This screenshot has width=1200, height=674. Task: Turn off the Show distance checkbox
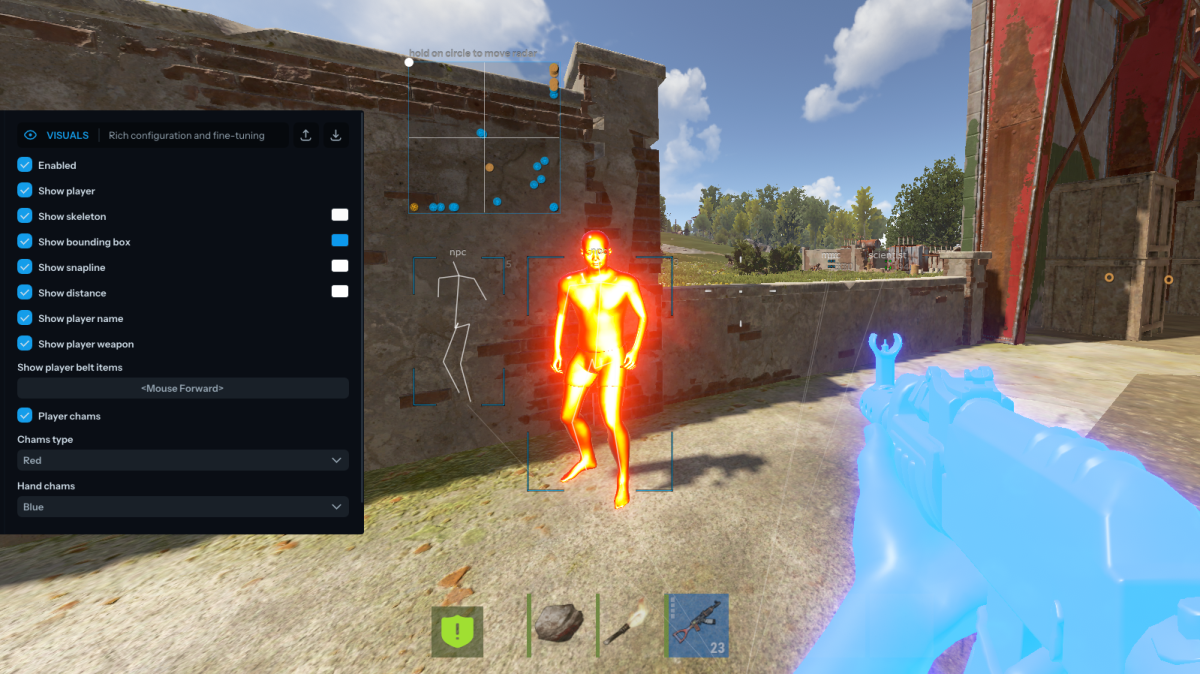(x=25, y=293)
